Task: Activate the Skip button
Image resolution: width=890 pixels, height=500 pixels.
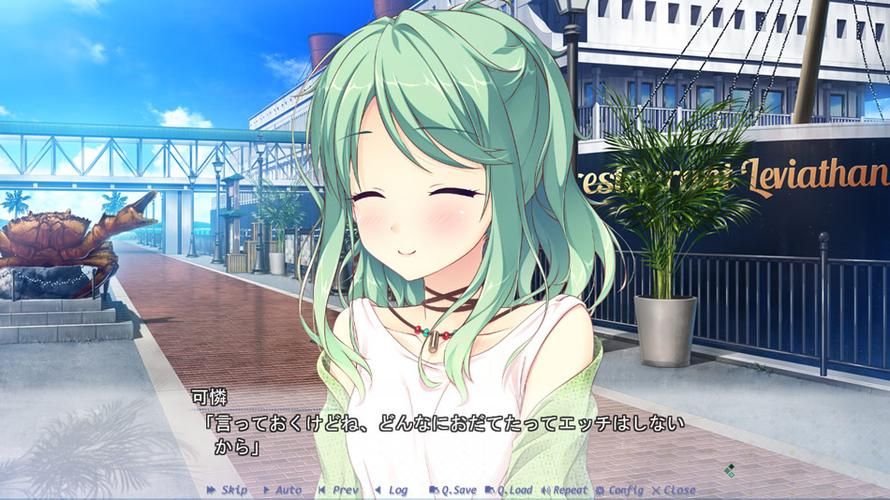Action: coord(227,490)
